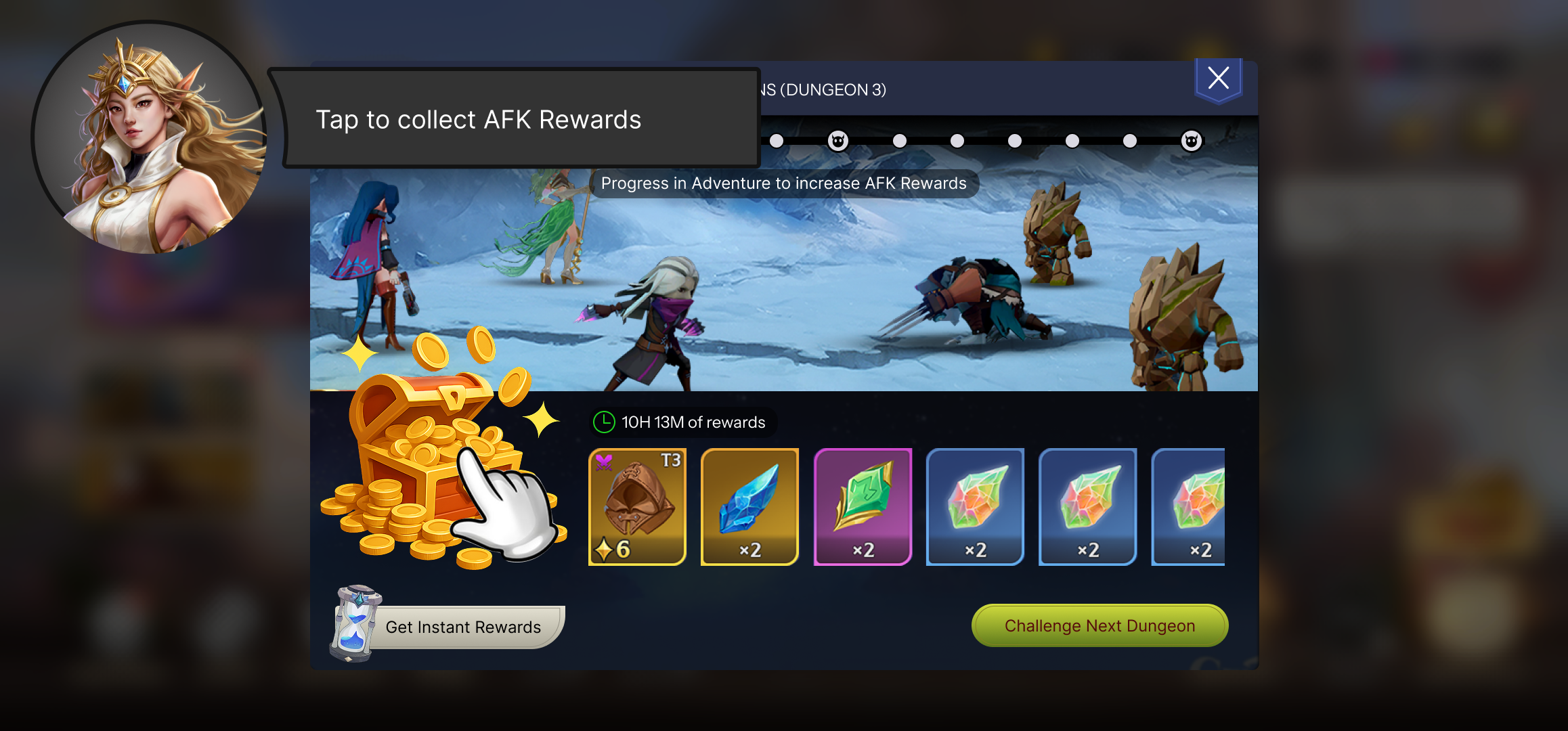Viewport: 1568px width, 731px height.
Task: Close the AFK Rewards dialog
Action: [x=1218, y=79]
